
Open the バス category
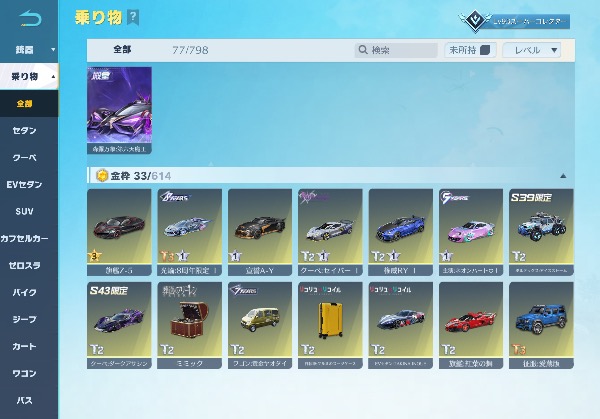pos(25,401)
